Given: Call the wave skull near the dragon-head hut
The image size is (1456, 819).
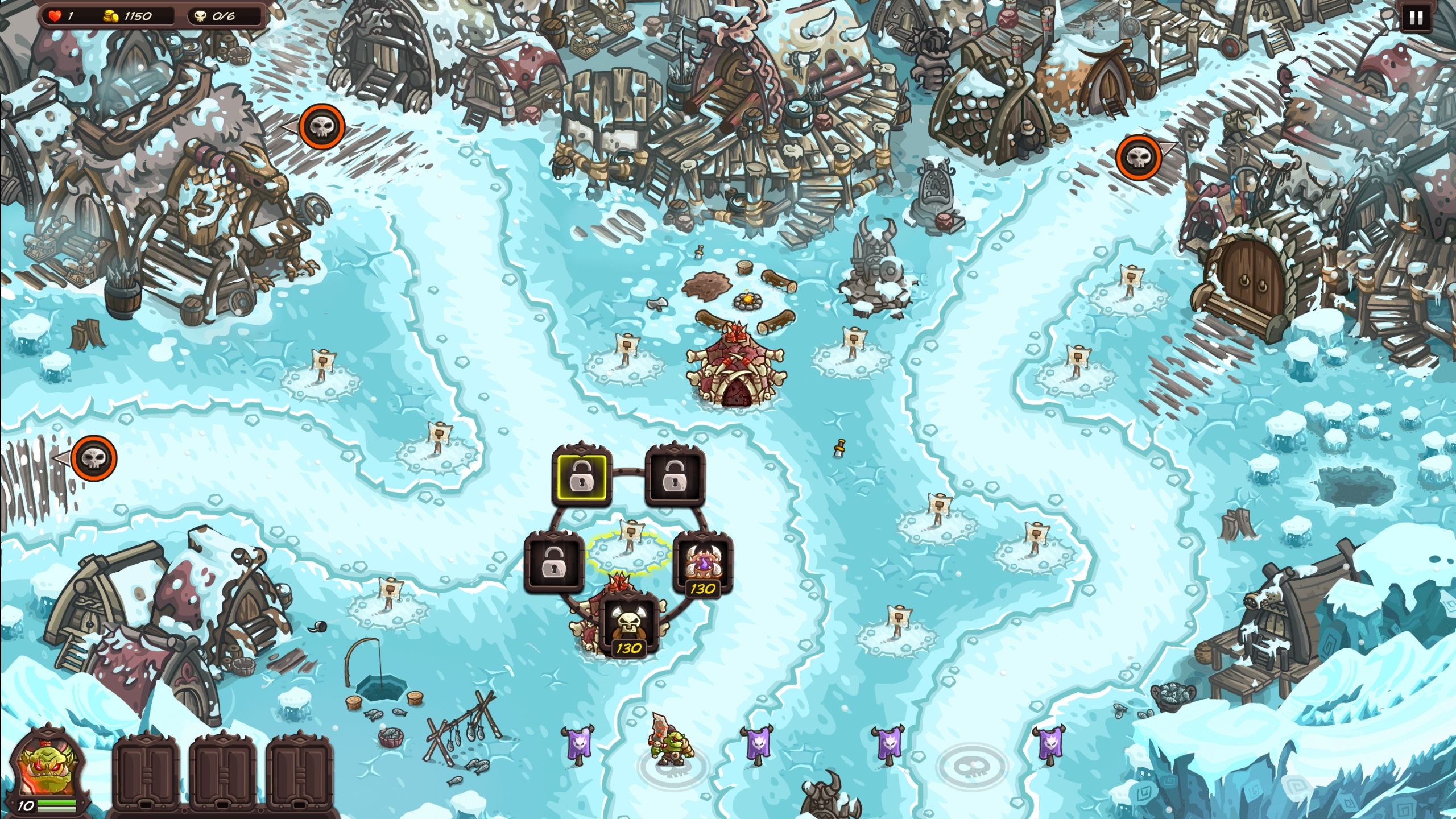Looking at the screenshot, I should pyautogui.click(x=322, y=126).
